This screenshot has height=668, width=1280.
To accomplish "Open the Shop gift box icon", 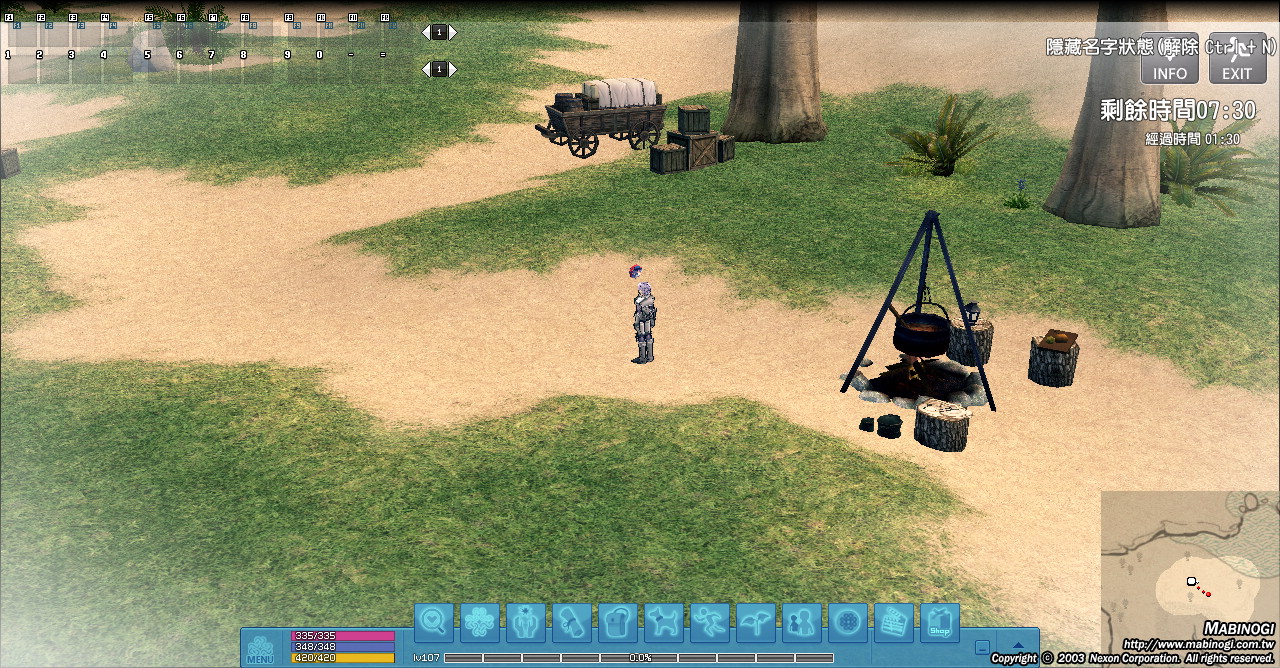I will click(x=940, y=622).
